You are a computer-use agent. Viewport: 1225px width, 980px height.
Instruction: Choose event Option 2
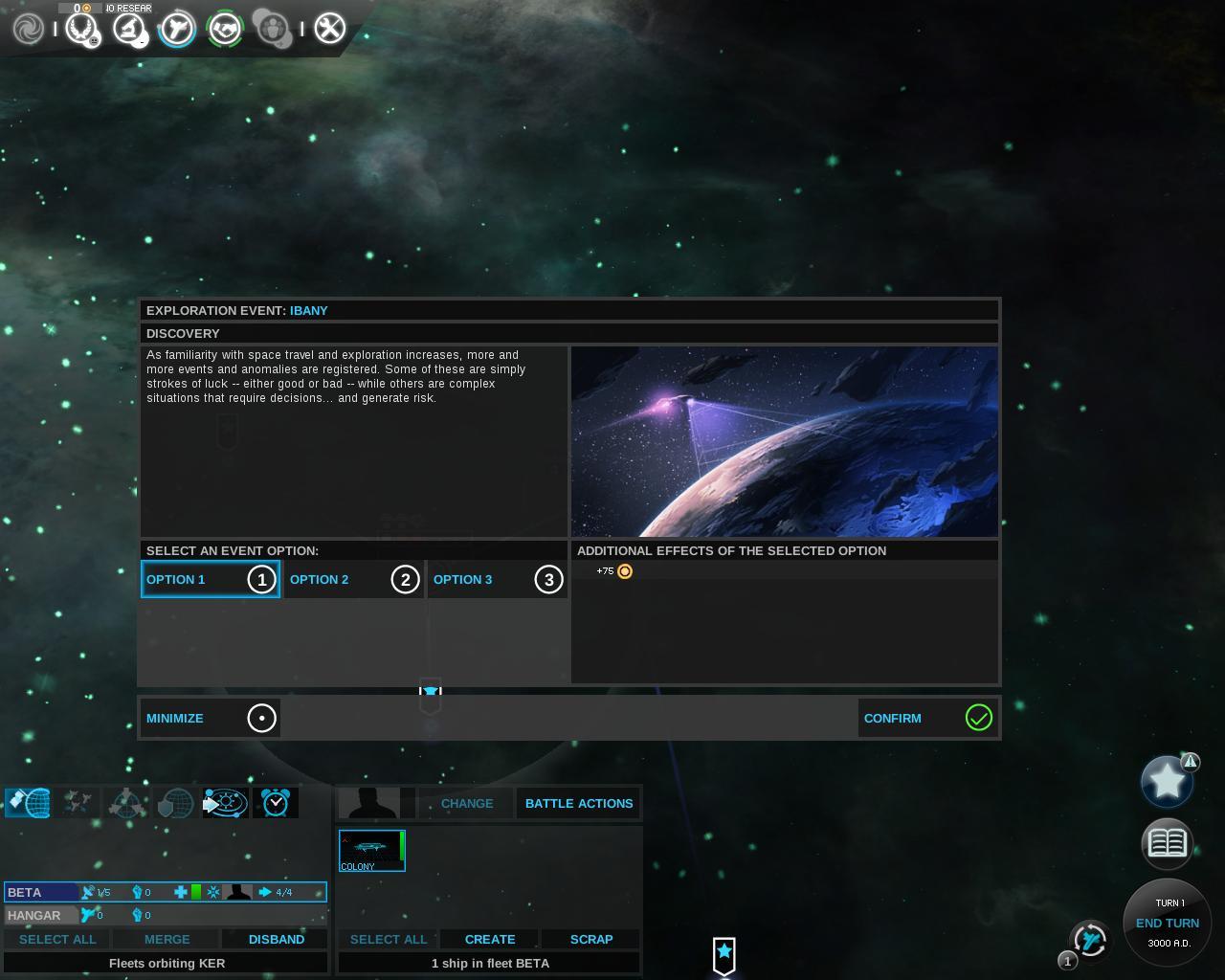tap(353, 579)
